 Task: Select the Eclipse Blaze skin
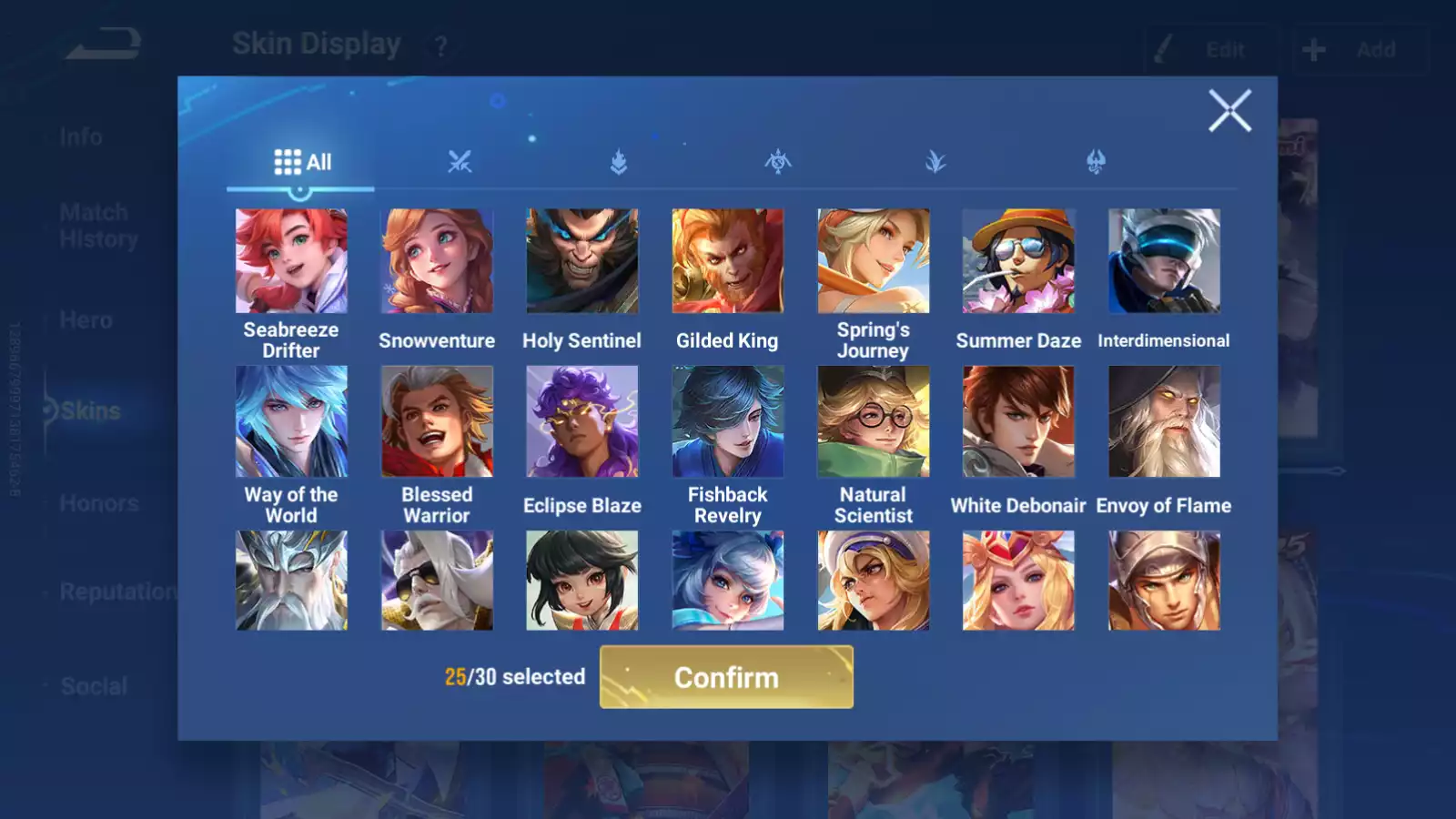[x=582, y=421]
